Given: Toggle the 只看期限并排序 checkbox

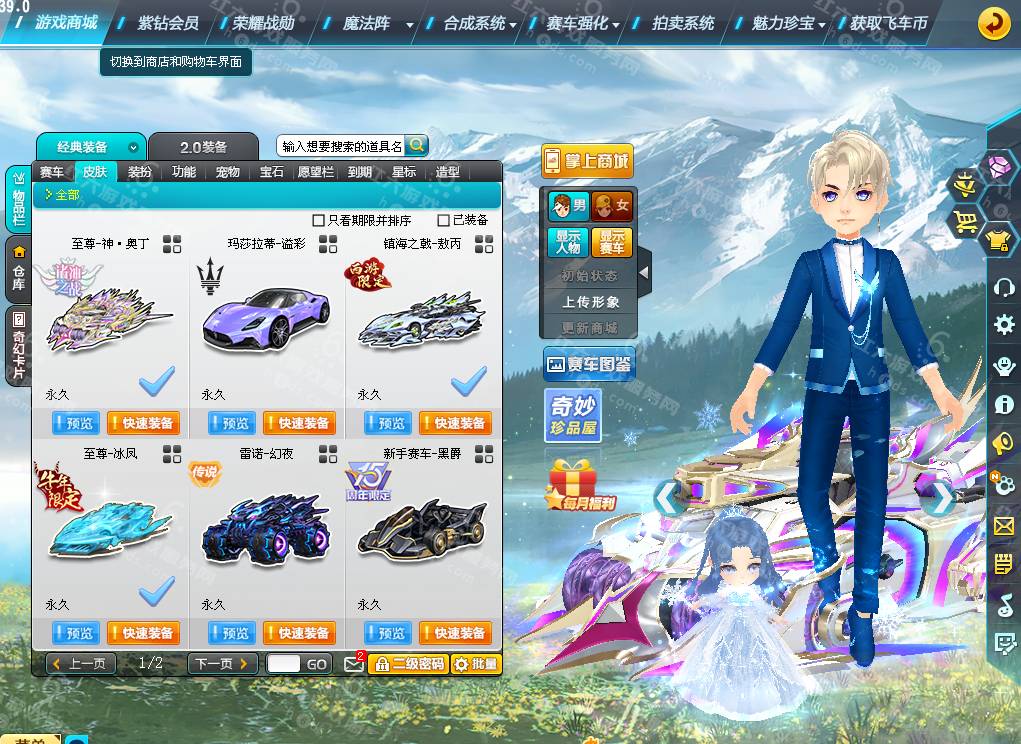Looking at the screenshot, I should point(319,220).
